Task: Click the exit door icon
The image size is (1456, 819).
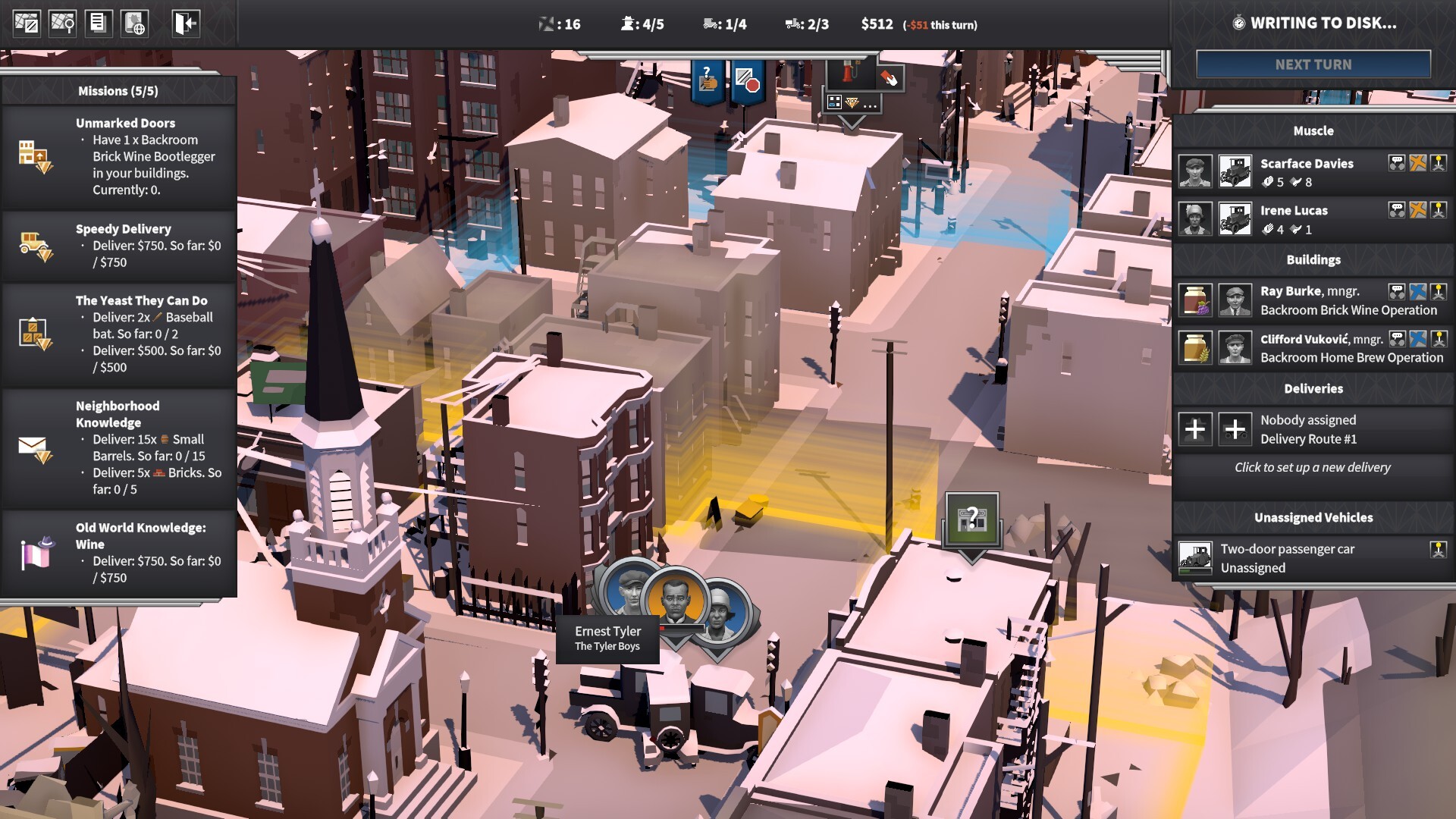Action: coord(185,24)
